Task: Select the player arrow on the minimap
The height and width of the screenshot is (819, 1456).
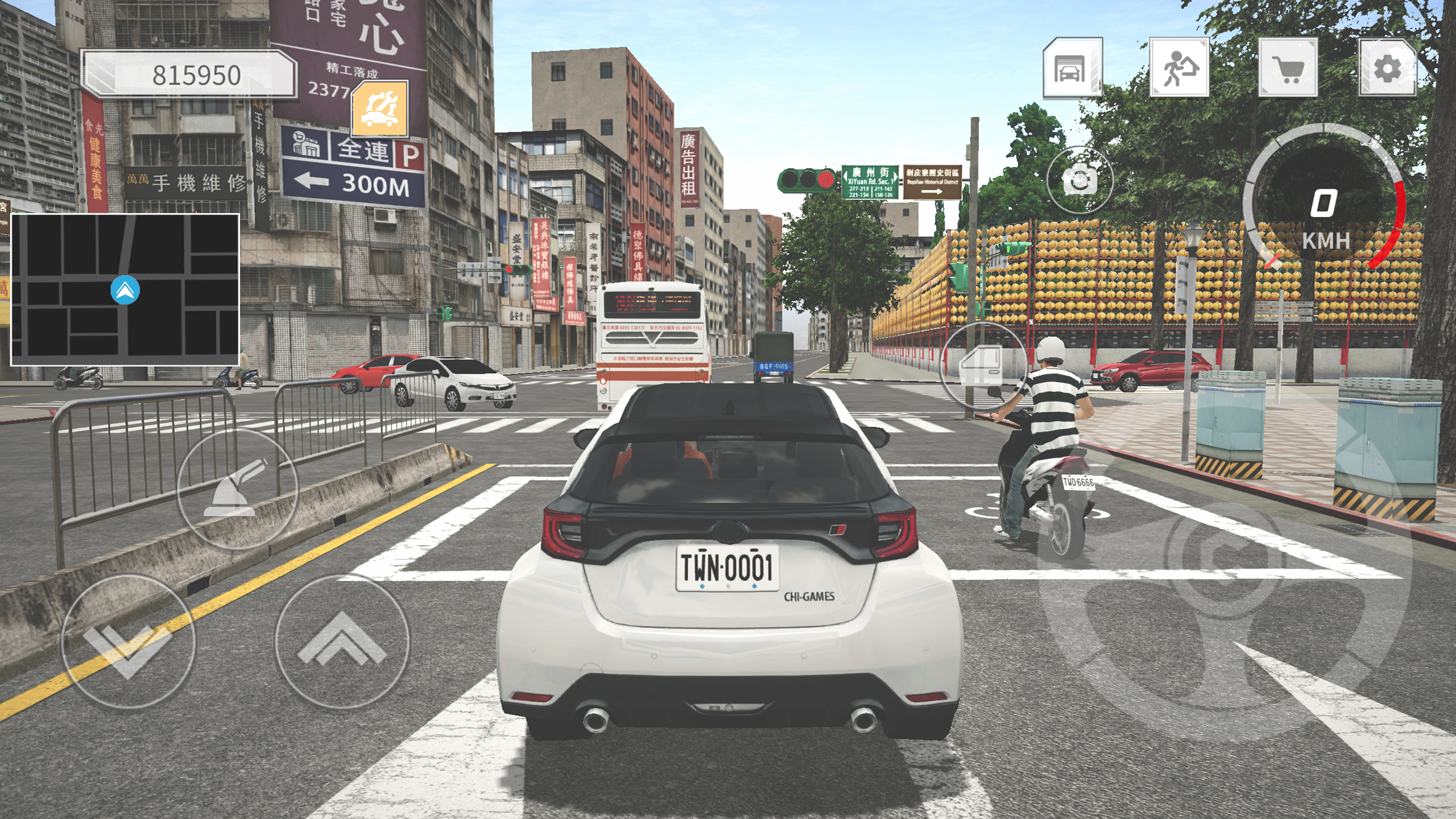Action: 126,289
